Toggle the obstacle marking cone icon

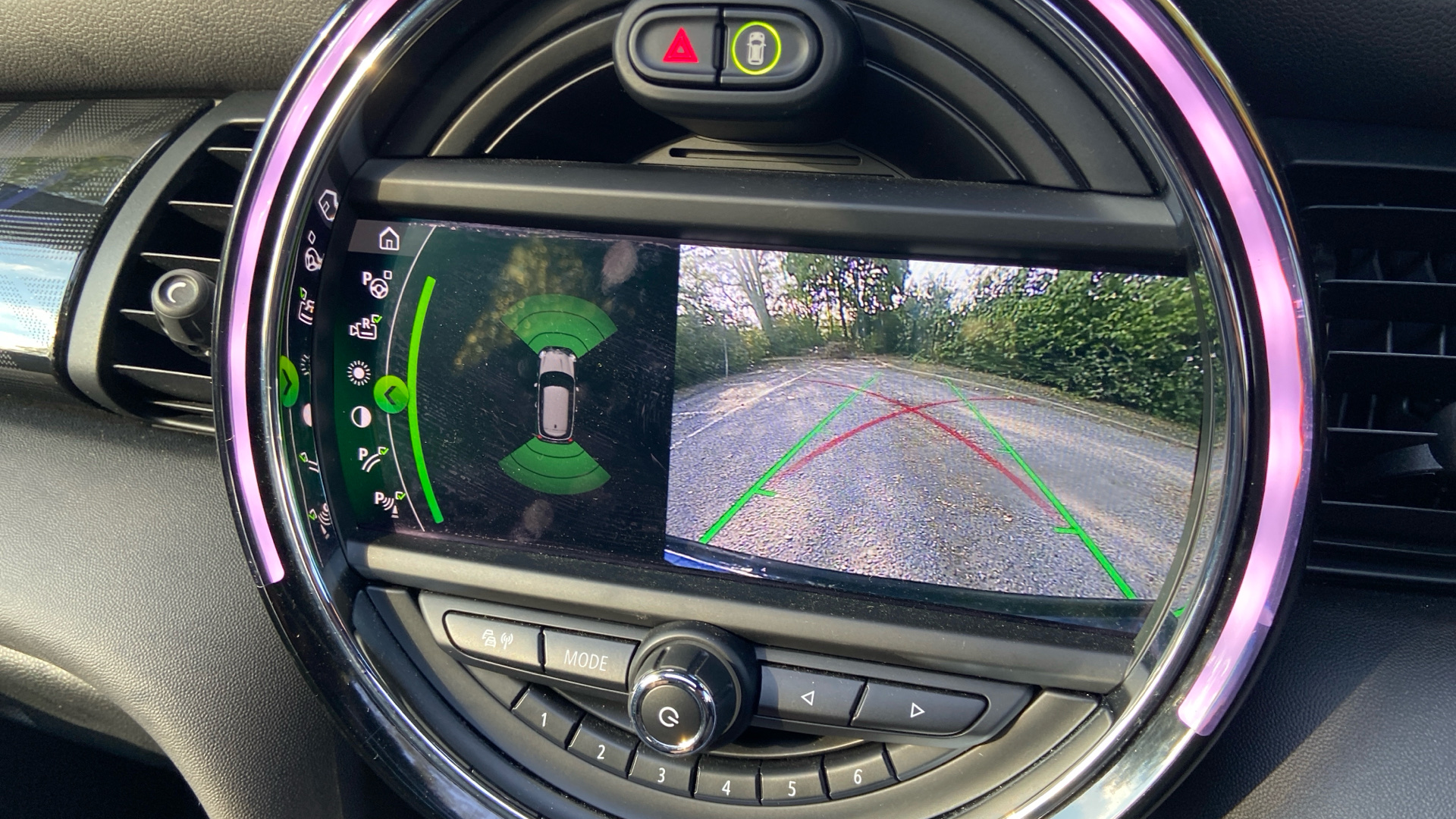point(389,502)
